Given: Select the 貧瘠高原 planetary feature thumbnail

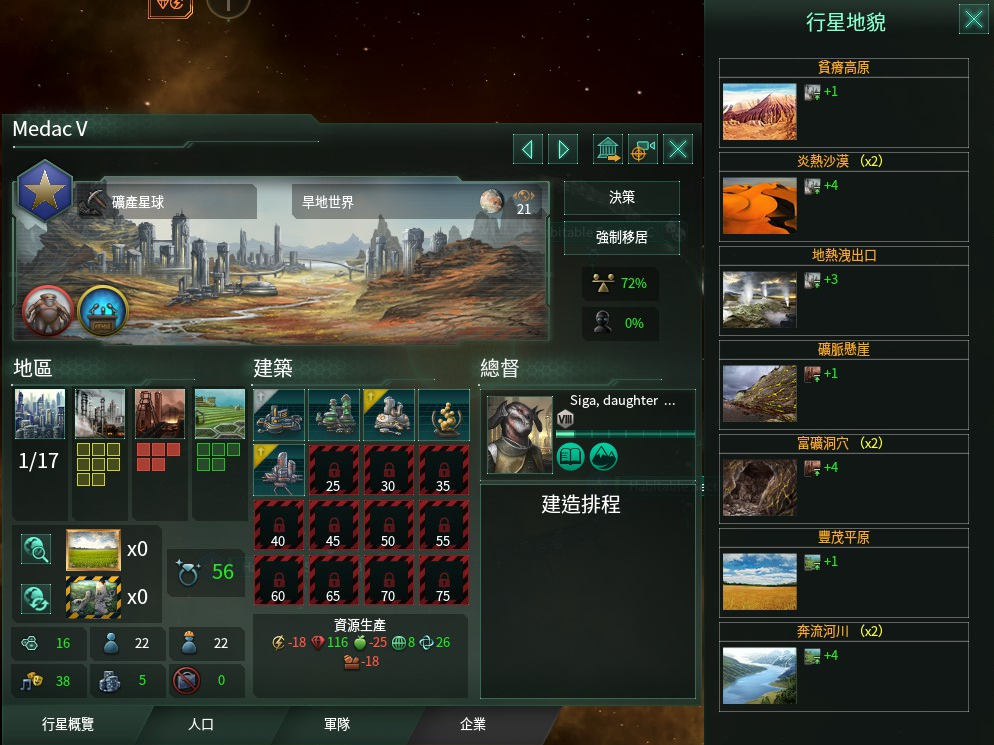Looking at the screenshot, I should point(759,110).
